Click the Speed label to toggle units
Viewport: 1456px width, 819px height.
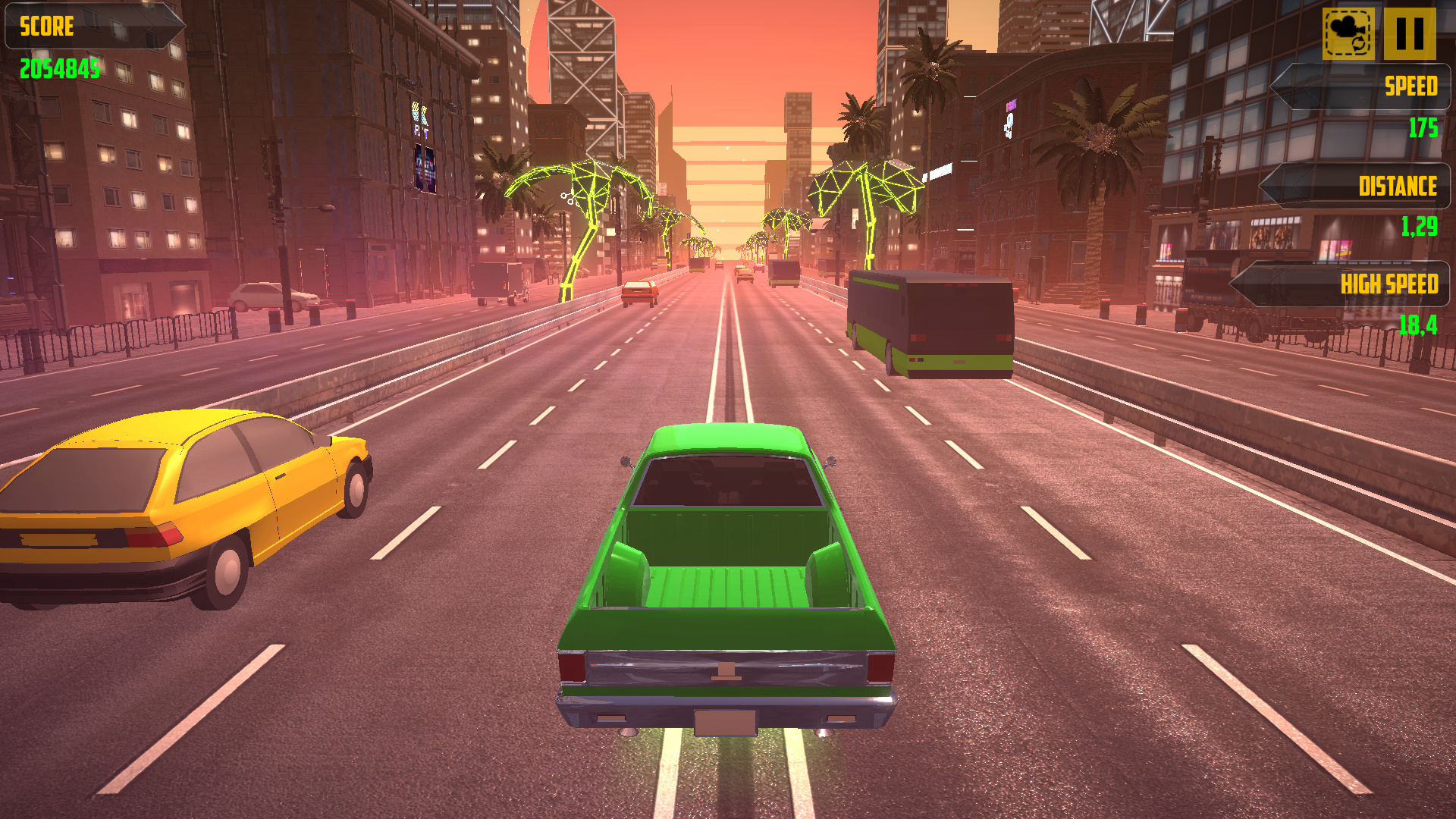[1410, 87]
